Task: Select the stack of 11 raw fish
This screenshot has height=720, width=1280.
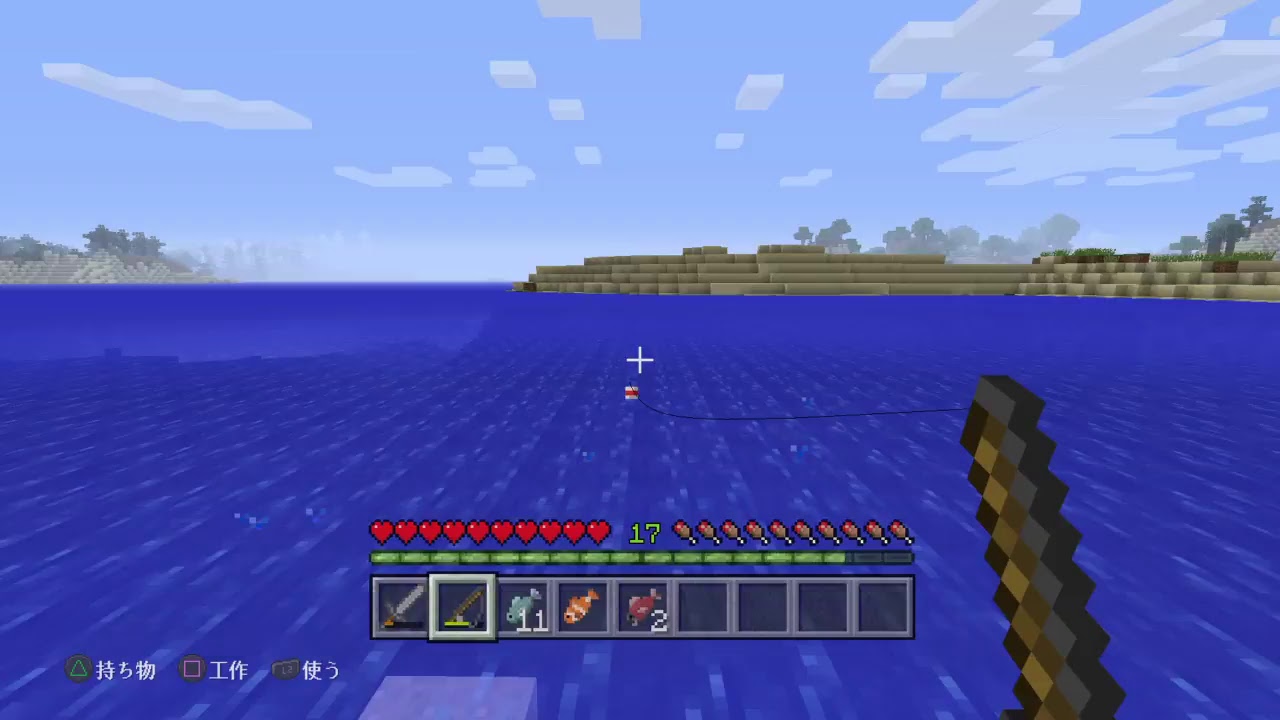Action: (522, 606)
